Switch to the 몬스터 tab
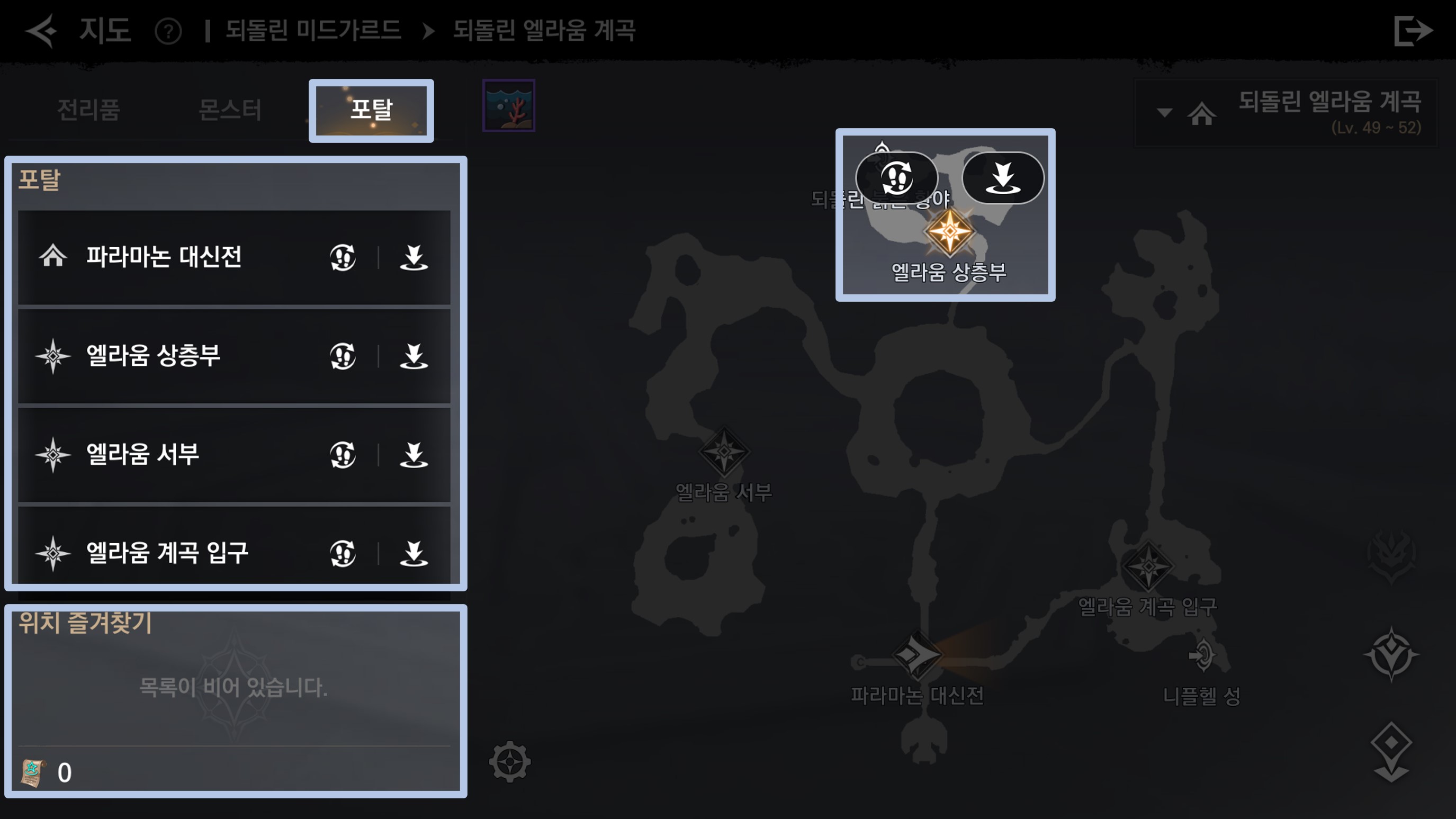This screenshot has height=819, width=1456. tap(230, 110)
